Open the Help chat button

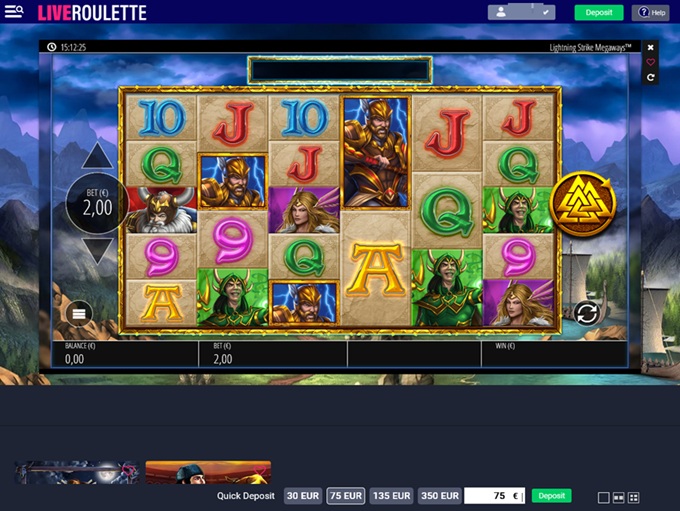coord(650,13)
